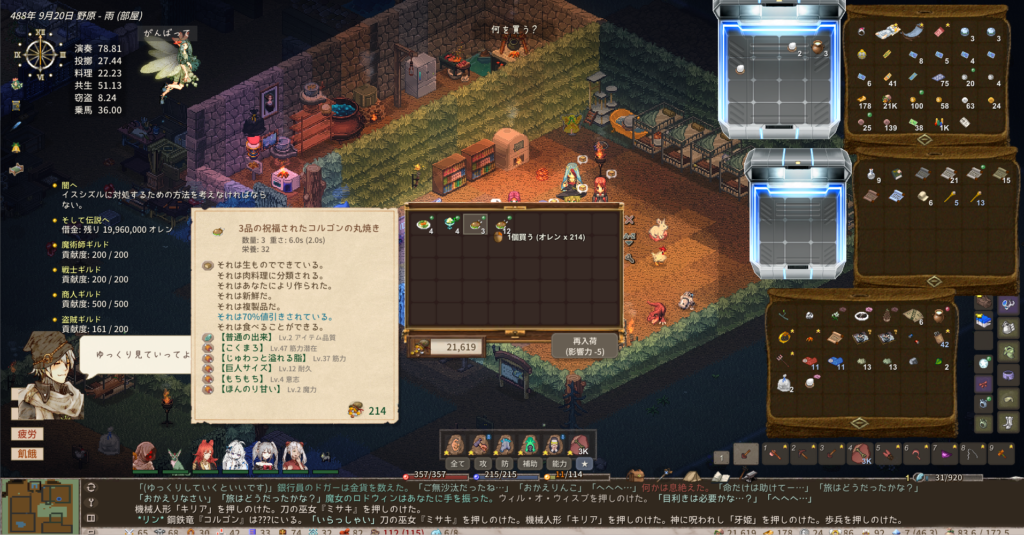Select the salad dish in the shop
Image resolution: width=1024 pixels, height=535 pixels.
tap(424, 225)
